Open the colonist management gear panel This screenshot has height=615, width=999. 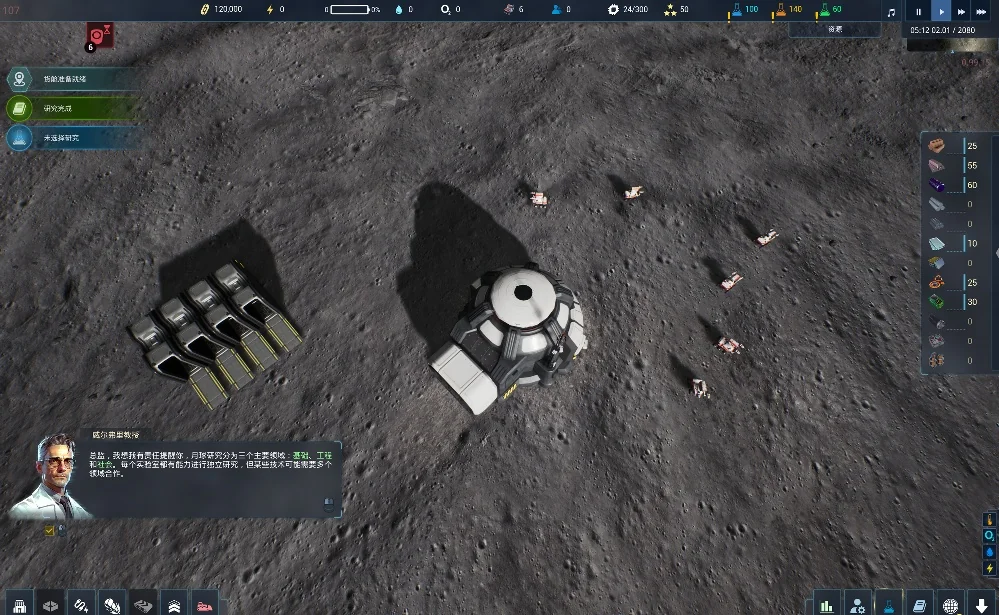pyautogui.click(x=857, y=603)
